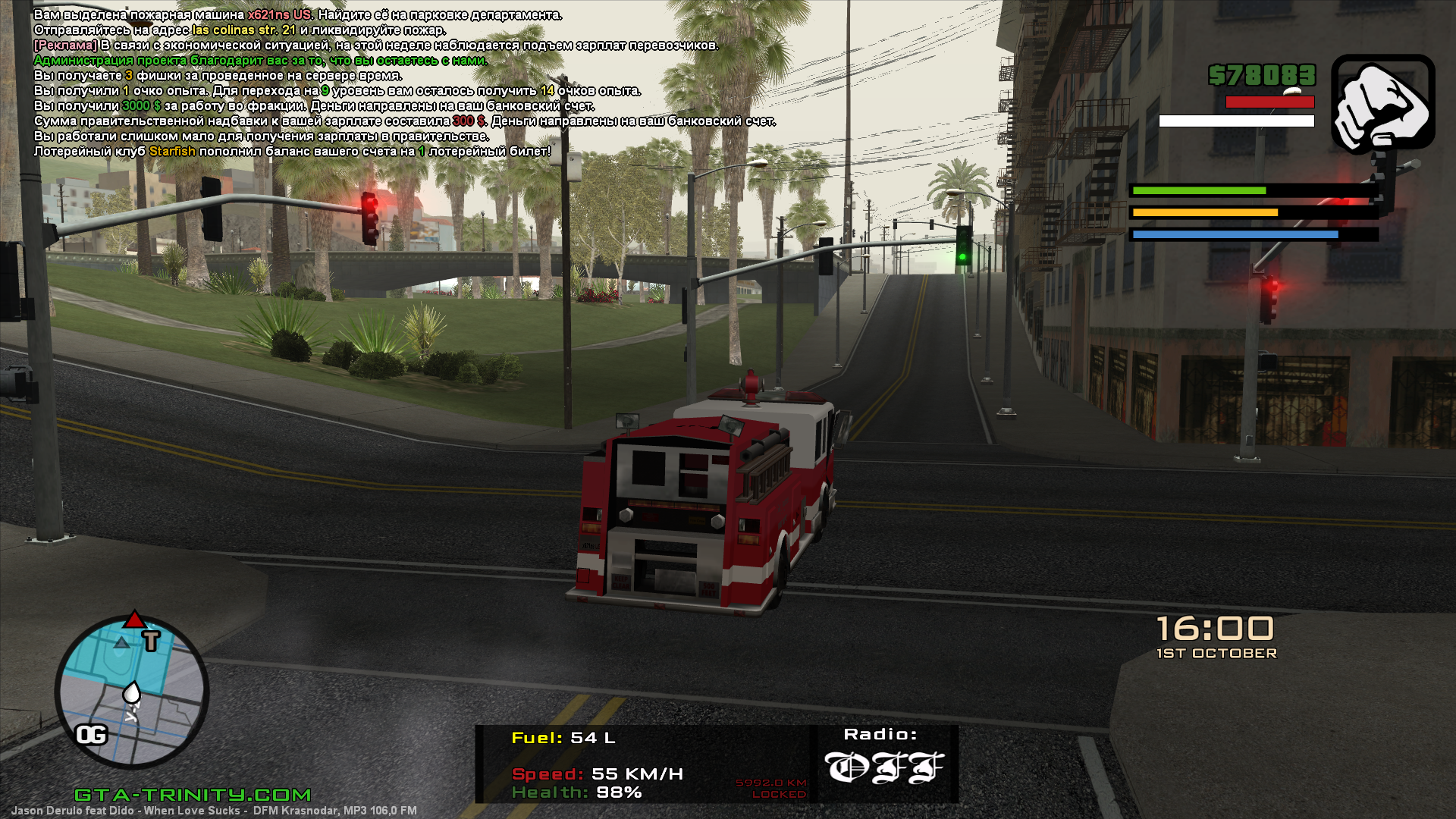Click the white player blip on minimap
This screenshot has height=819, width=1456.
point(132,692)
